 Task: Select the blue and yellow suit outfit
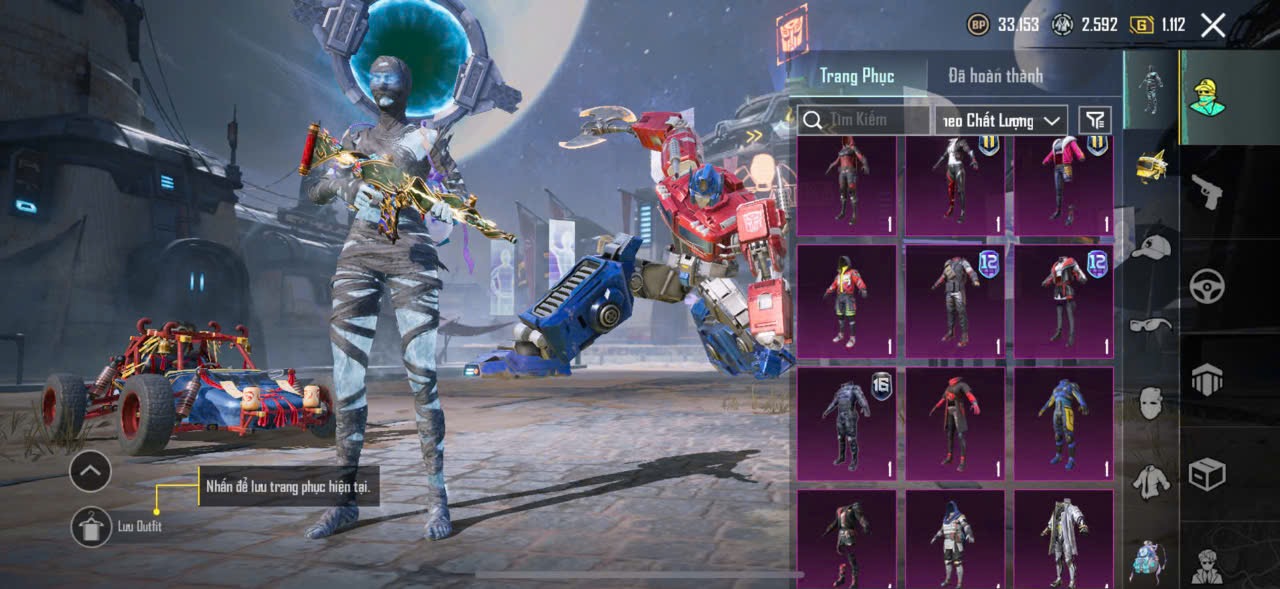[1064, 424]
